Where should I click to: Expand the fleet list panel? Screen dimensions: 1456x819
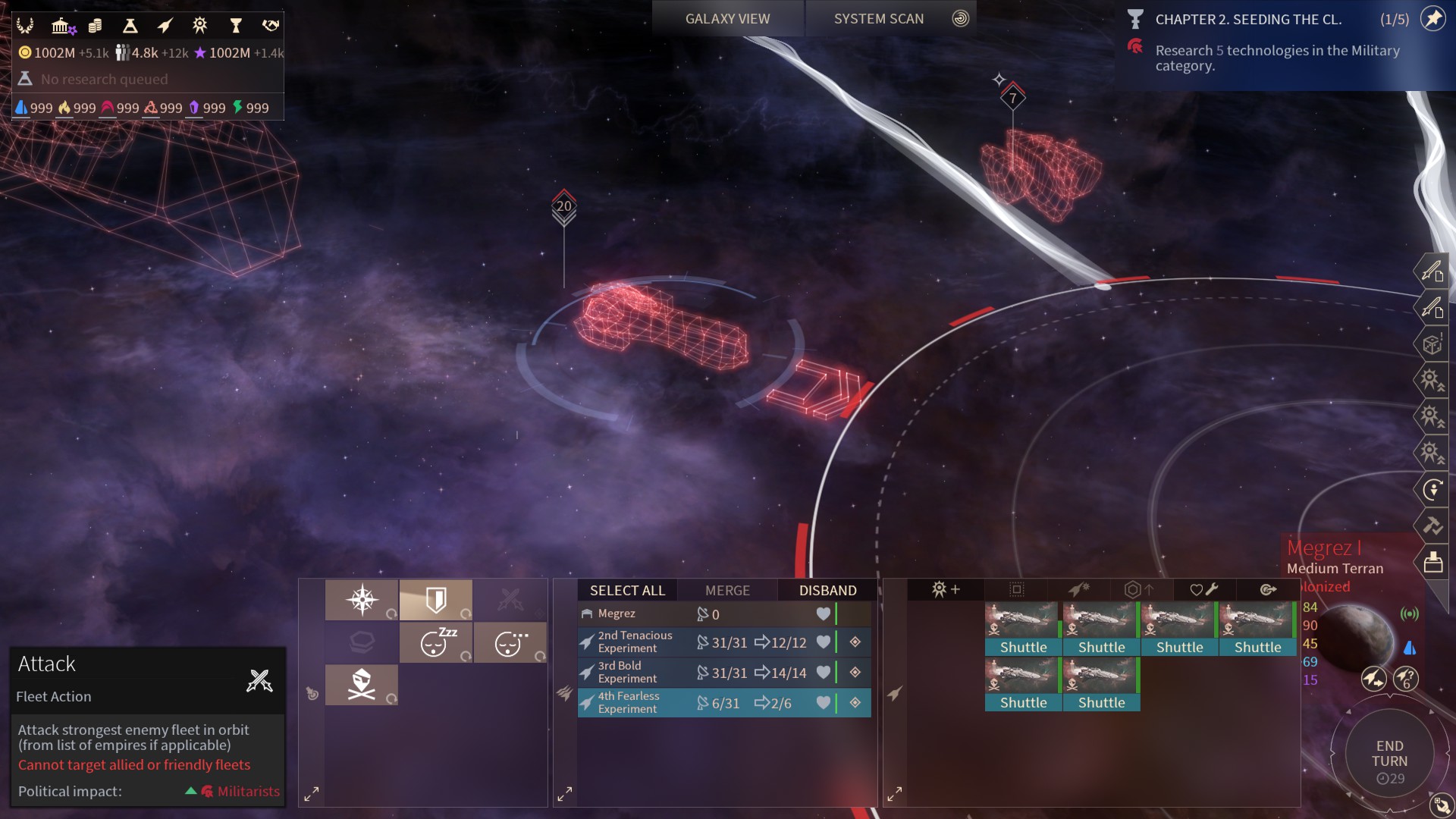coord(565,794)
